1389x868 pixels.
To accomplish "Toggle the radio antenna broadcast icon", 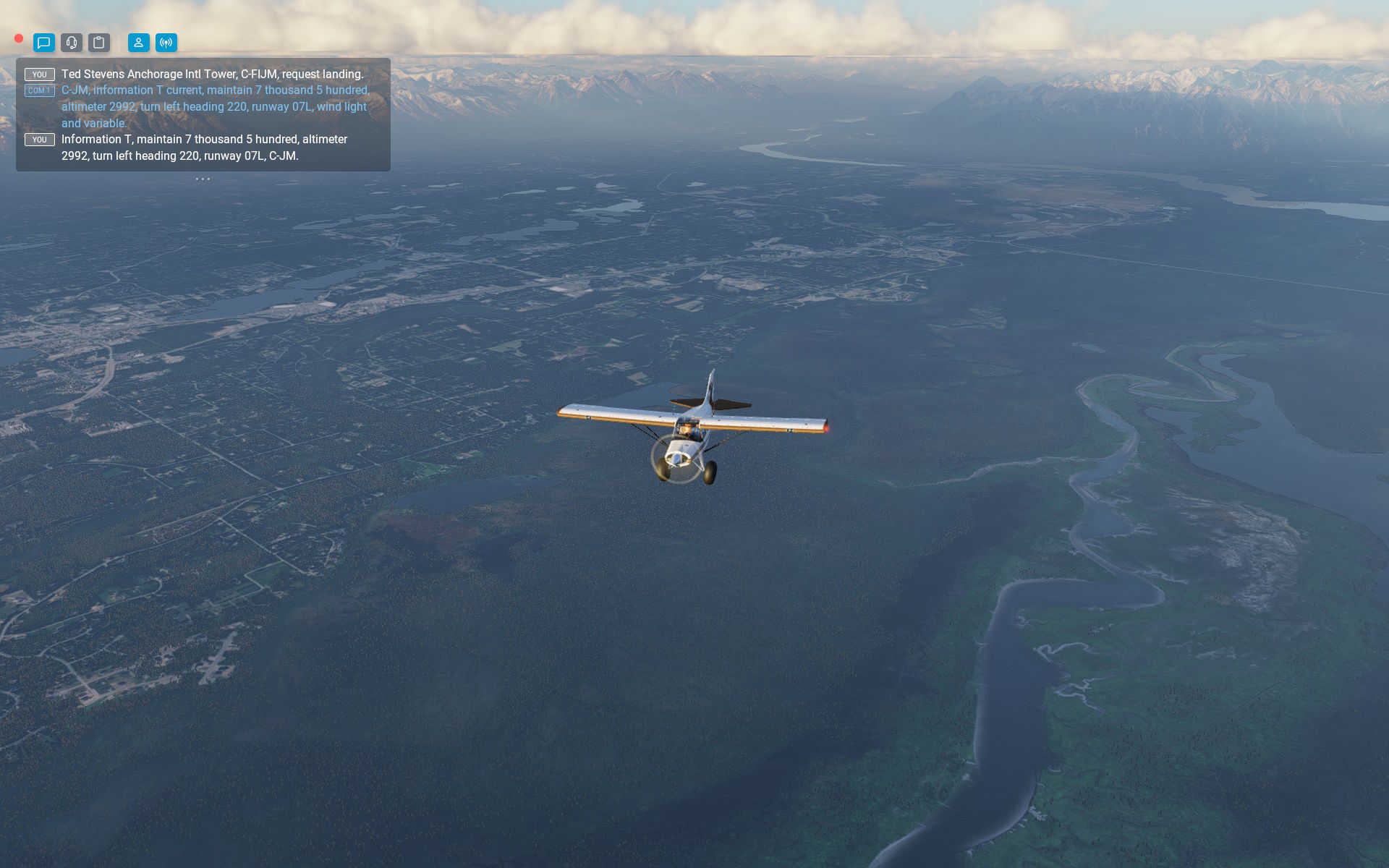I will click(166, 43).
